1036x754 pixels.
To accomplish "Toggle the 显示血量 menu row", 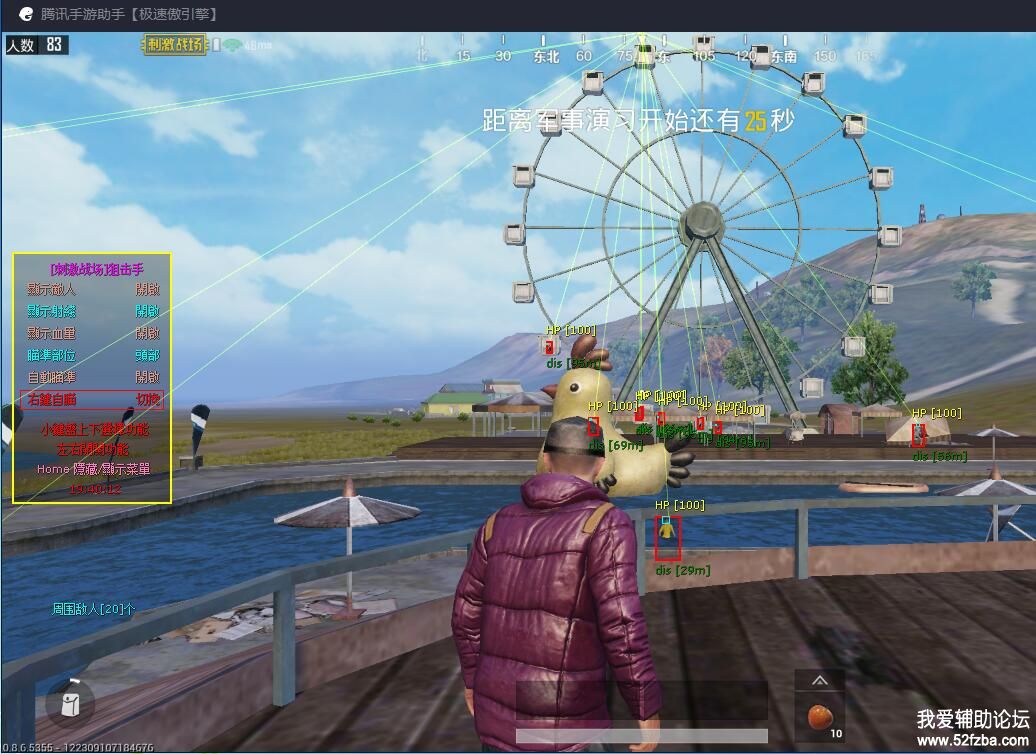I will pos(92,333).
